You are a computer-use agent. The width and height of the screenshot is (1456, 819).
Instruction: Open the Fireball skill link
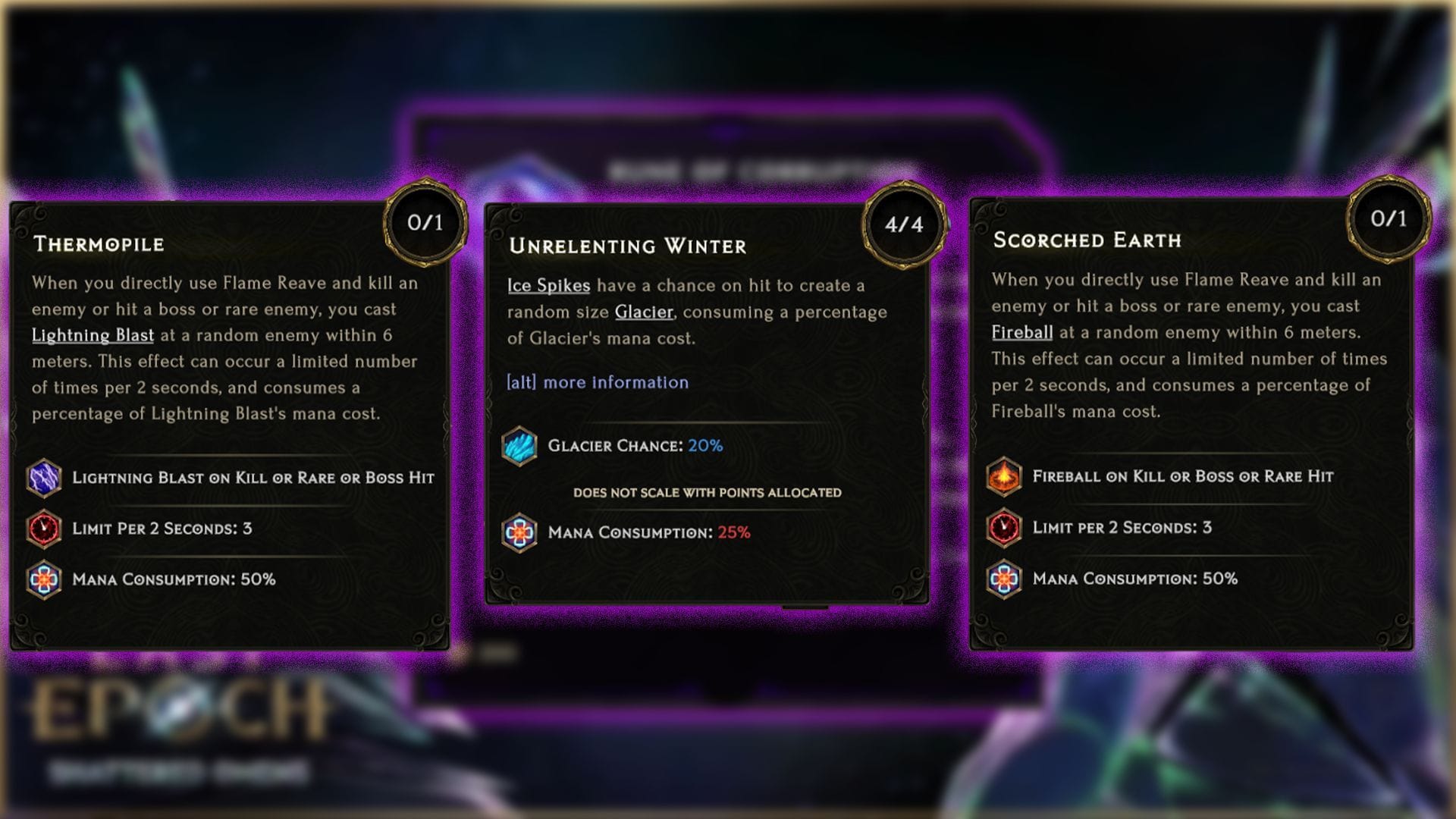pos(1021,332)
